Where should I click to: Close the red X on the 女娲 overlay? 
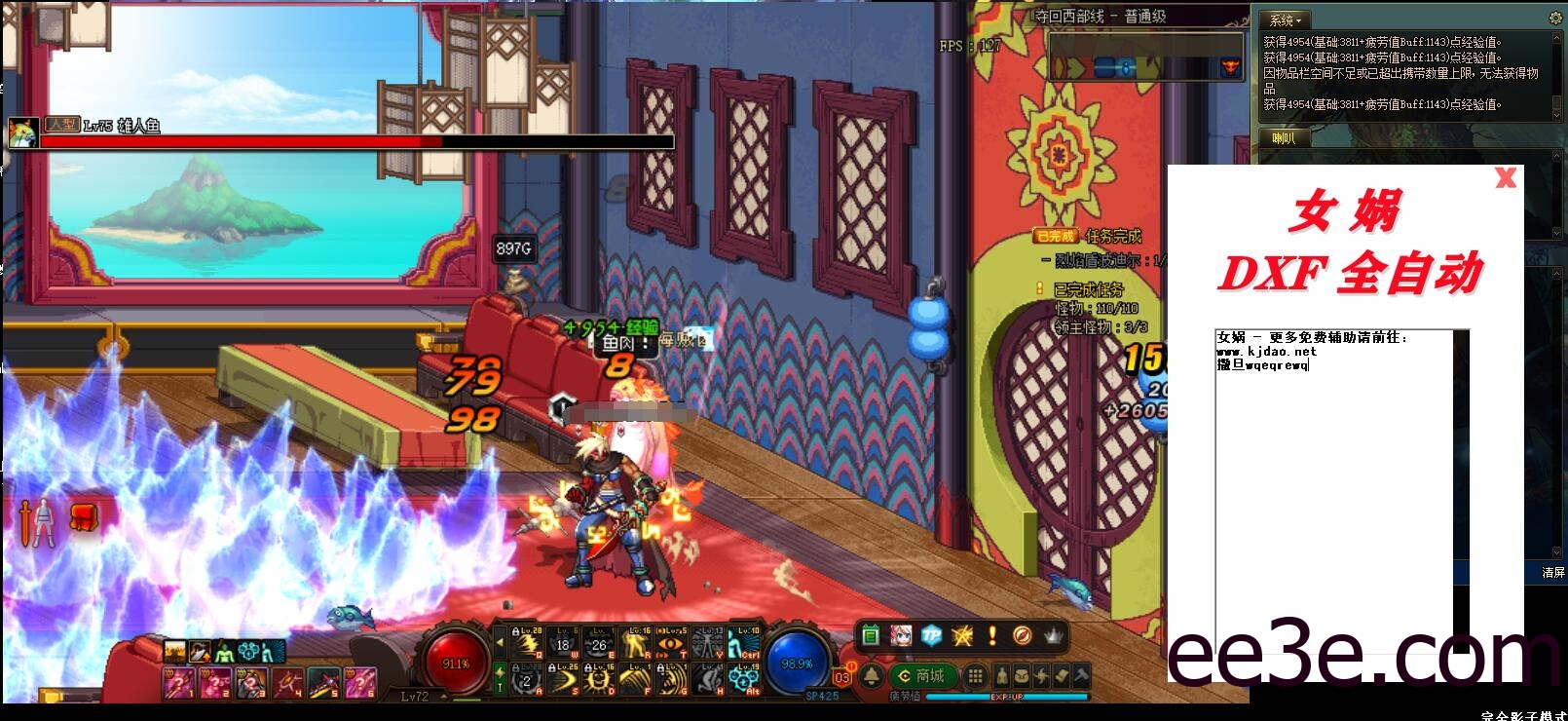point(1506,177)
